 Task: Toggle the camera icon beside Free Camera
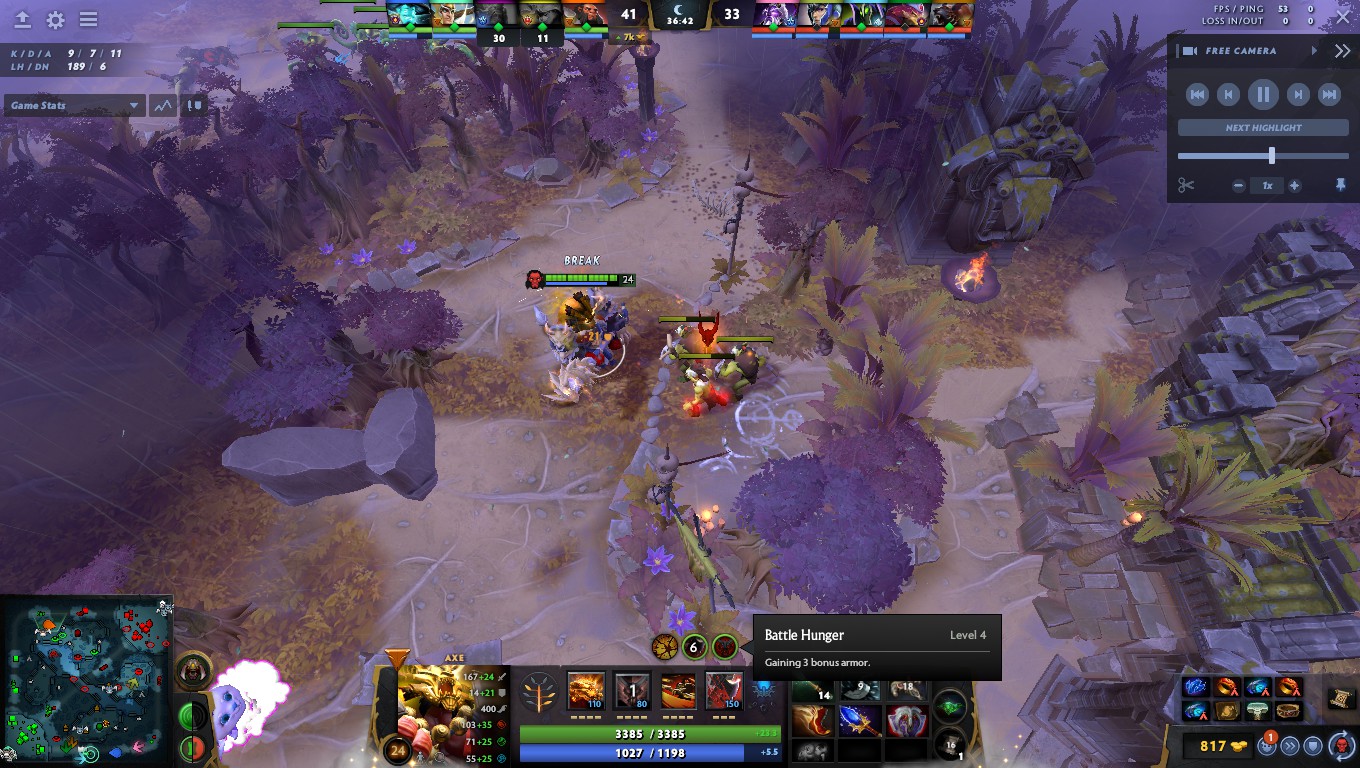1190,50
